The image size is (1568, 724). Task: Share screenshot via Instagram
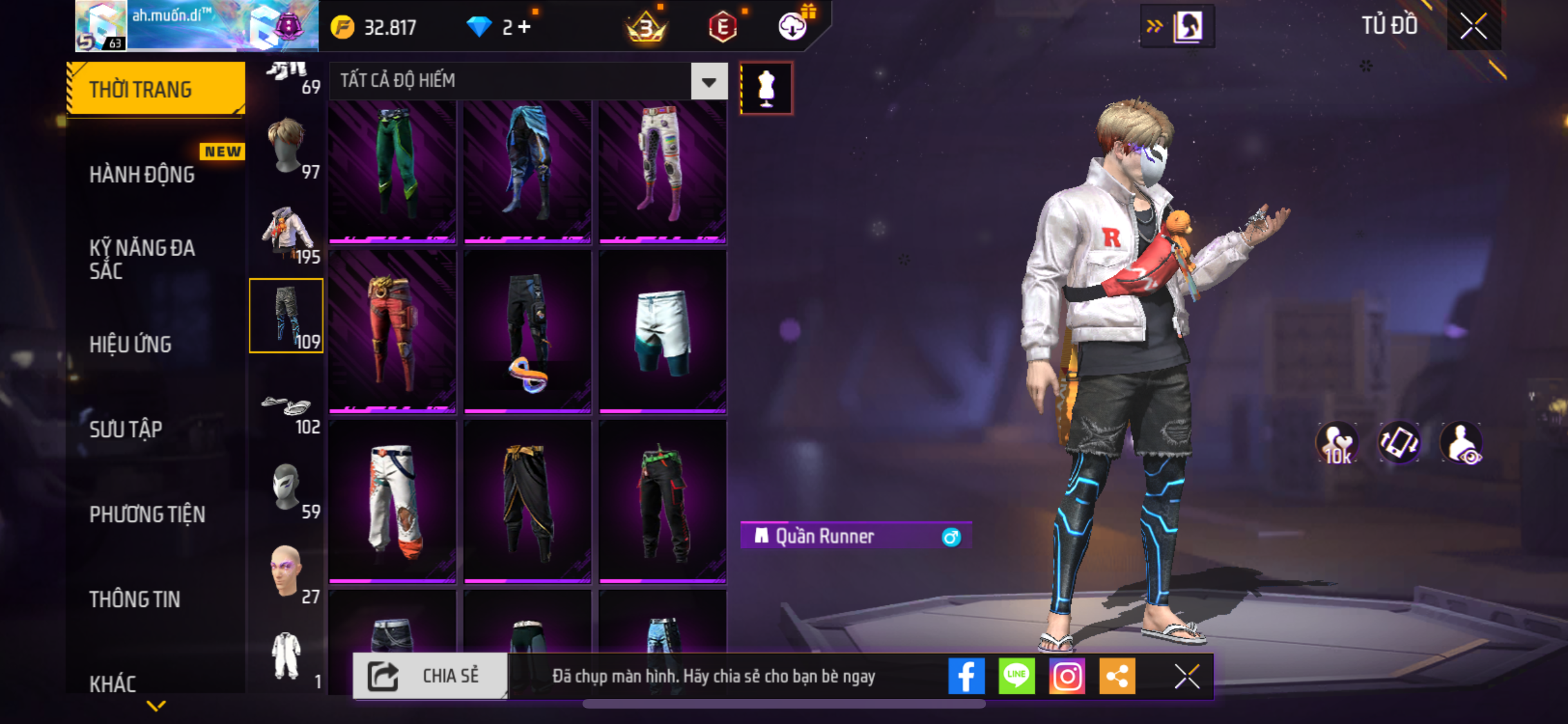point(1067,676)
